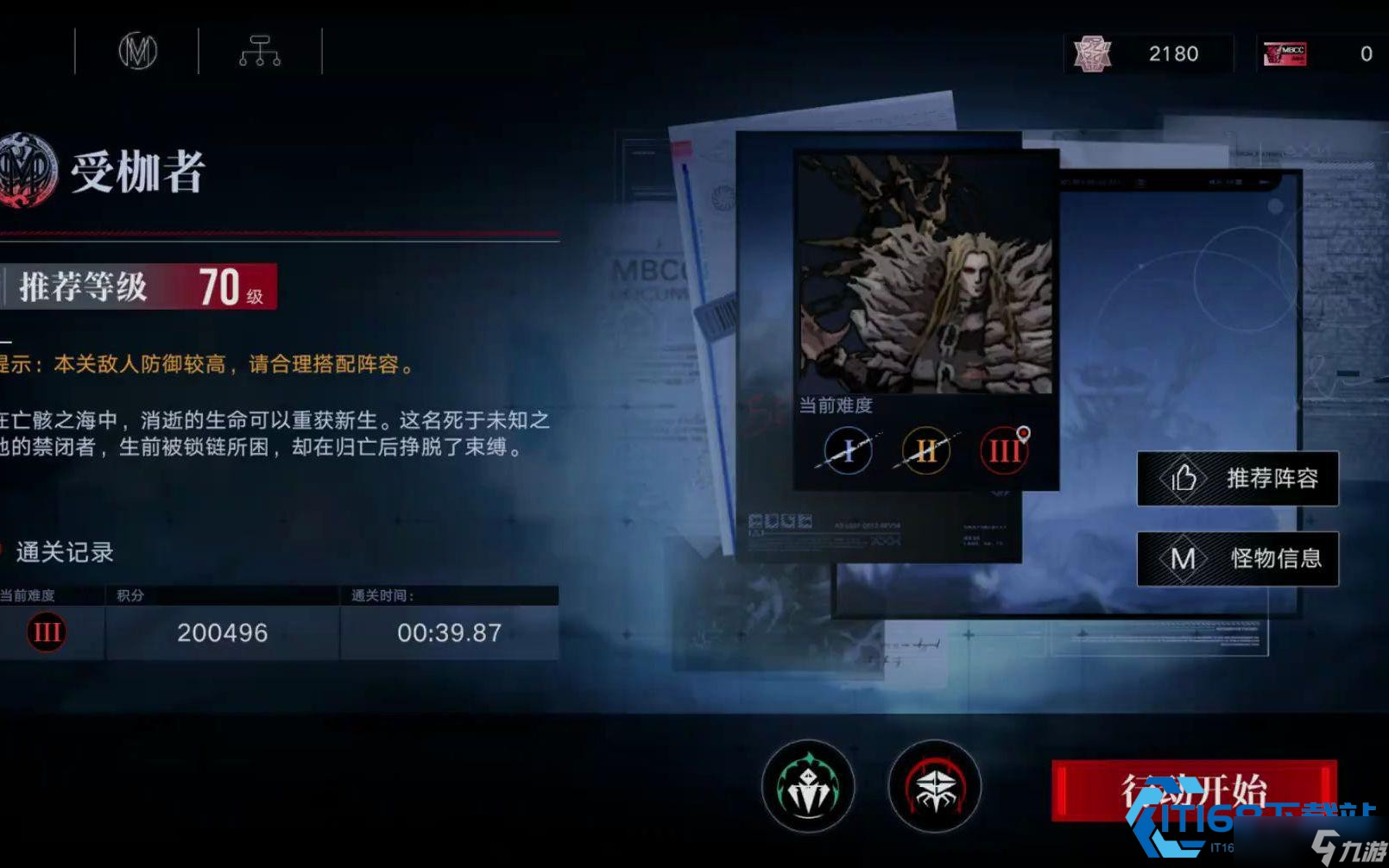Open the red boss emblem next to 受枷者

click(x=23, y=169)
